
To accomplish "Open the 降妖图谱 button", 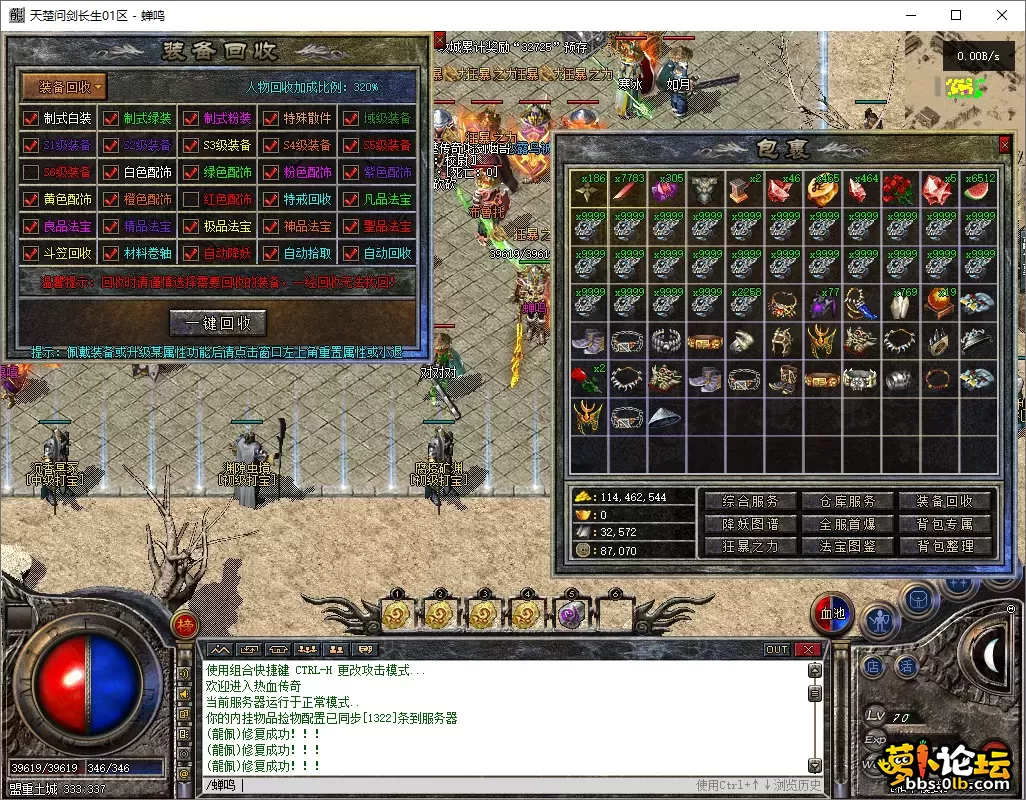I will pos(750,524).
